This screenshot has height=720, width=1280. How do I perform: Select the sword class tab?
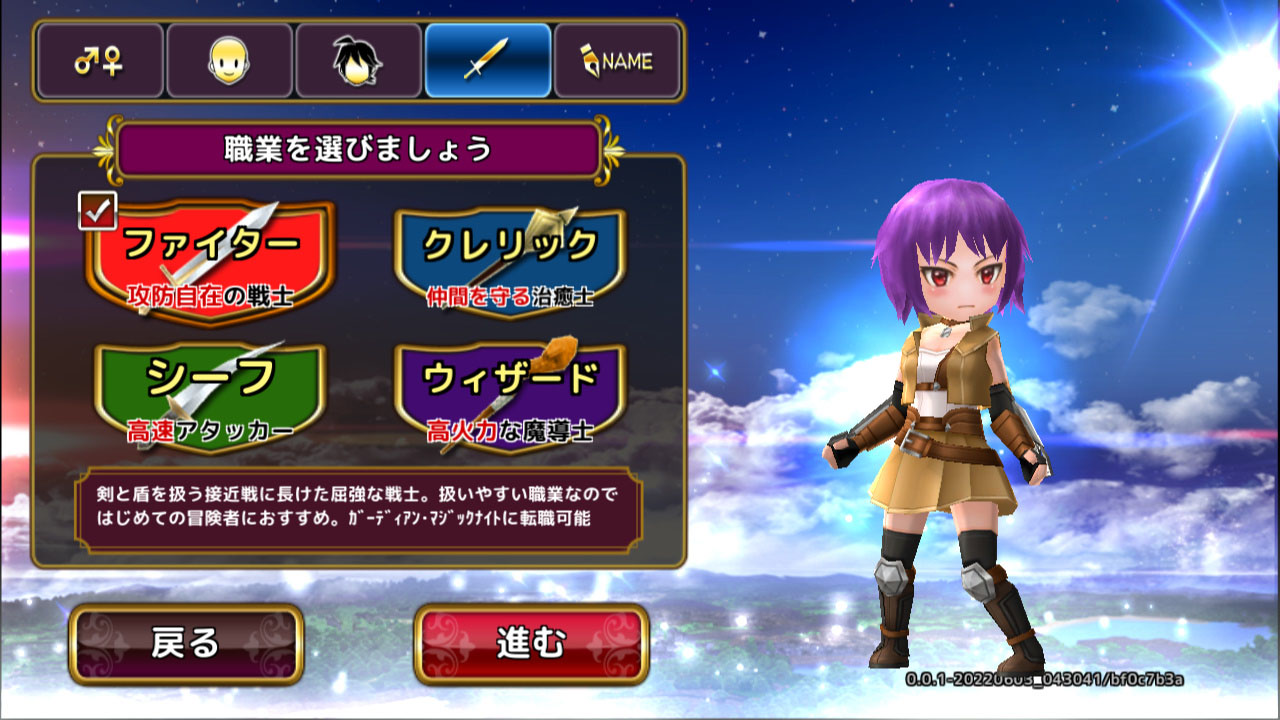point(488,61)
